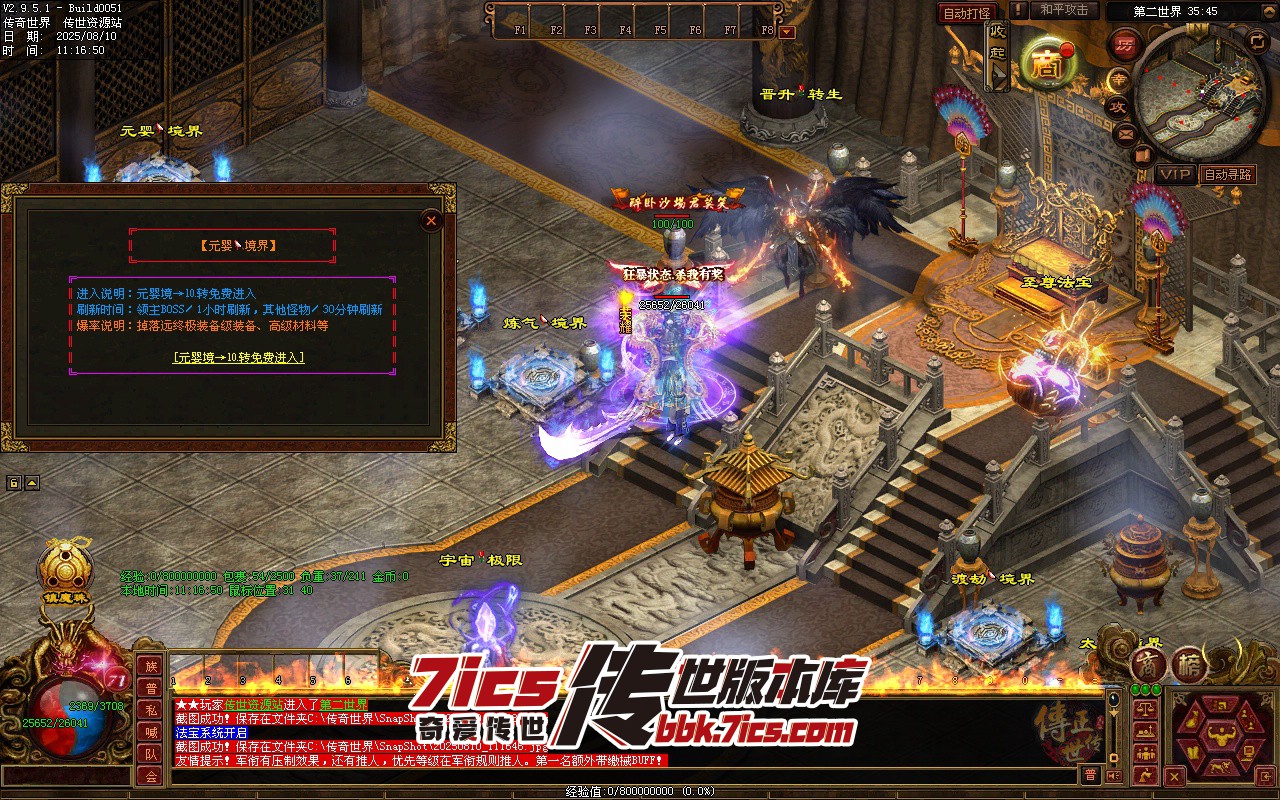Viewport: 1280px width, 800px height.
Task: Choose the 元婴境→10转免费进入 link
Action: coord(238,357)
